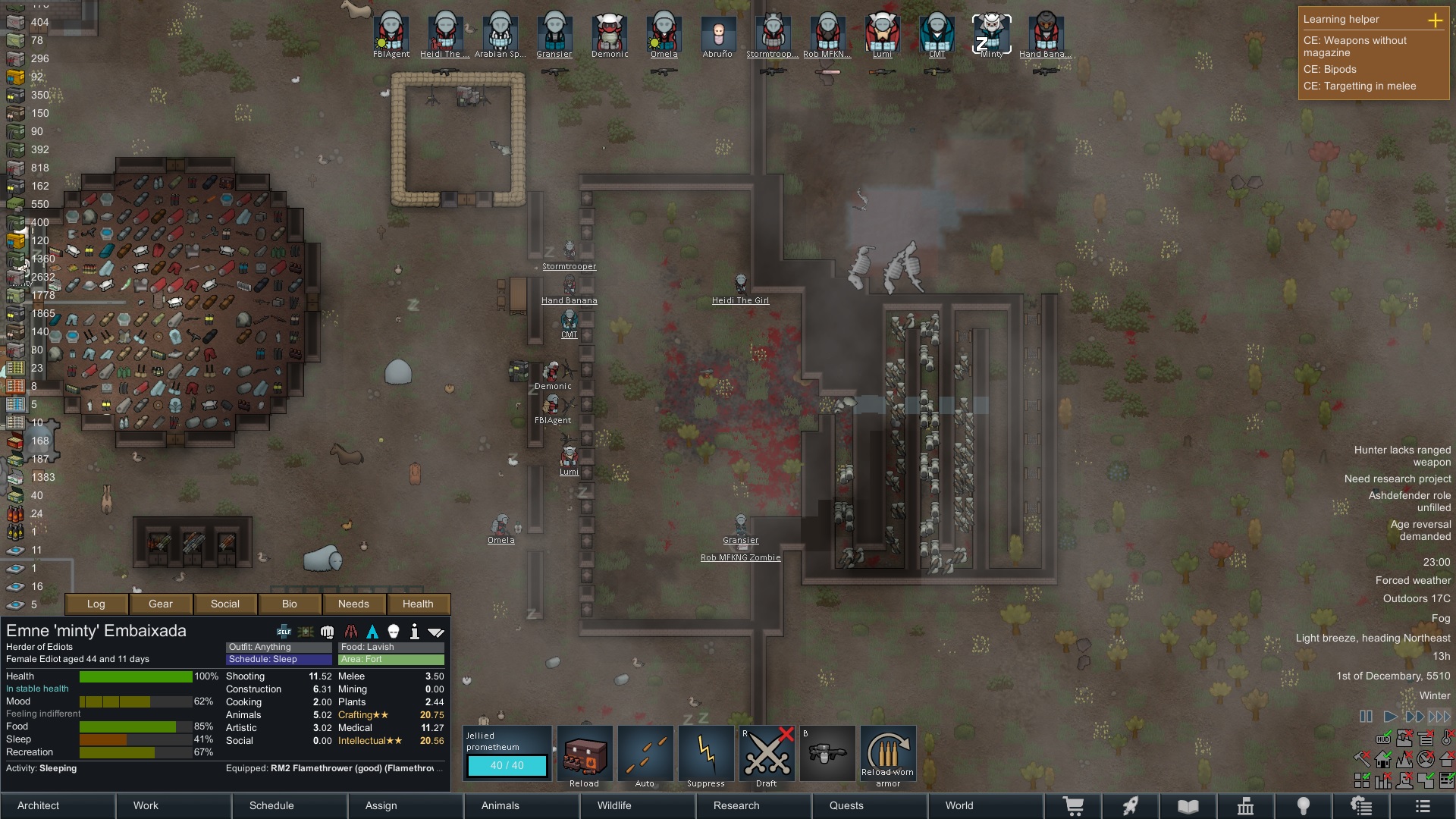
Task: Open the Research menu
Action: pos(736,805)
